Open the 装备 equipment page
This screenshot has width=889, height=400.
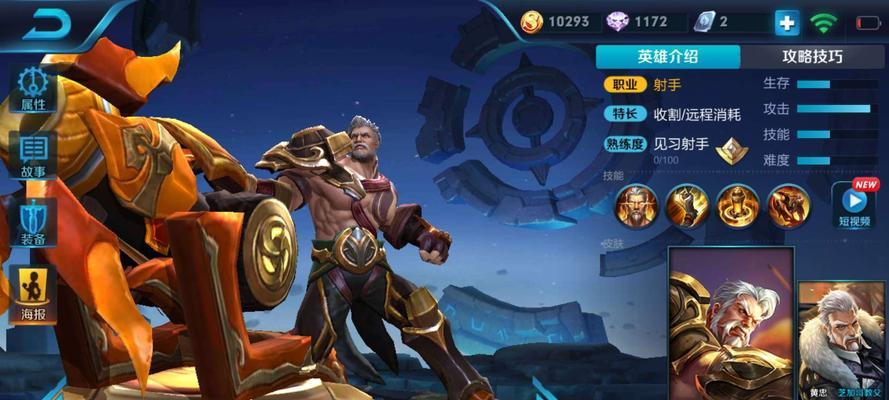33,220
